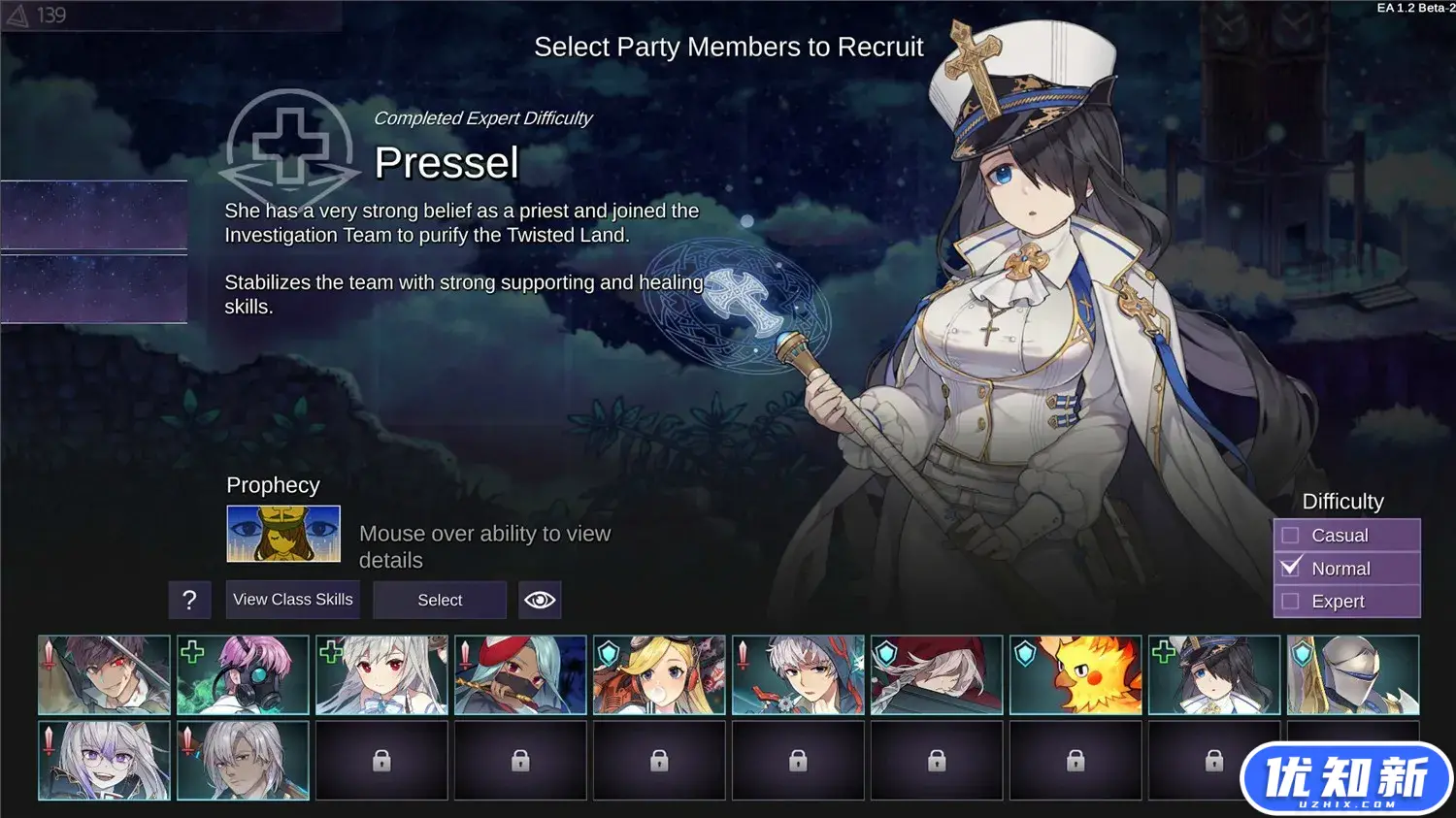Select the red-hooded white-haired character portrait
This screenshot has width=1456, height=818.
[x=937, y=675]
